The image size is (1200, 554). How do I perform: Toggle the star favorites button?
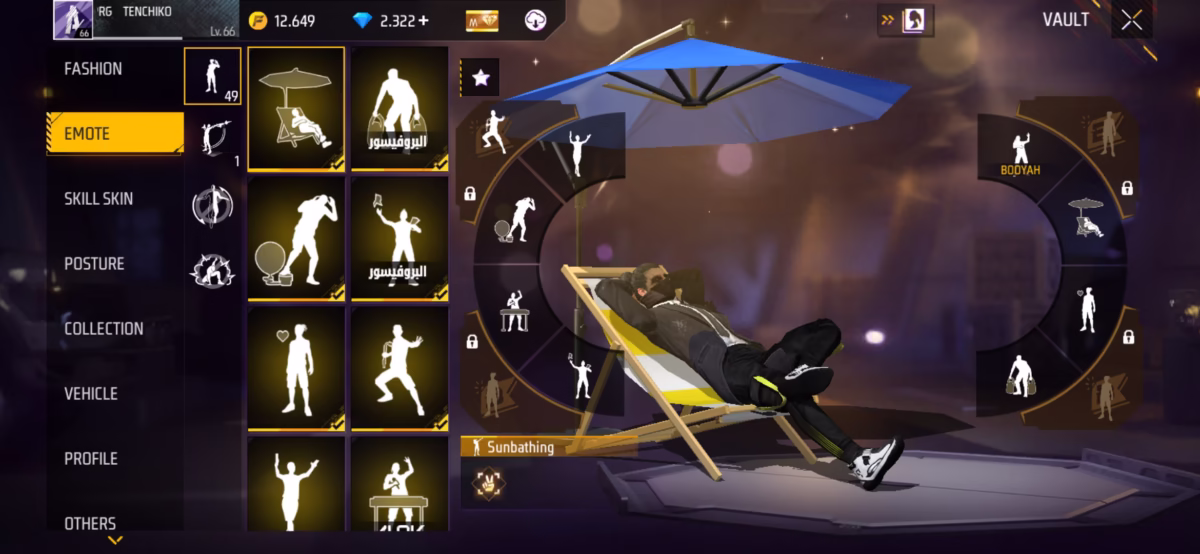click(x=479, y=76)
